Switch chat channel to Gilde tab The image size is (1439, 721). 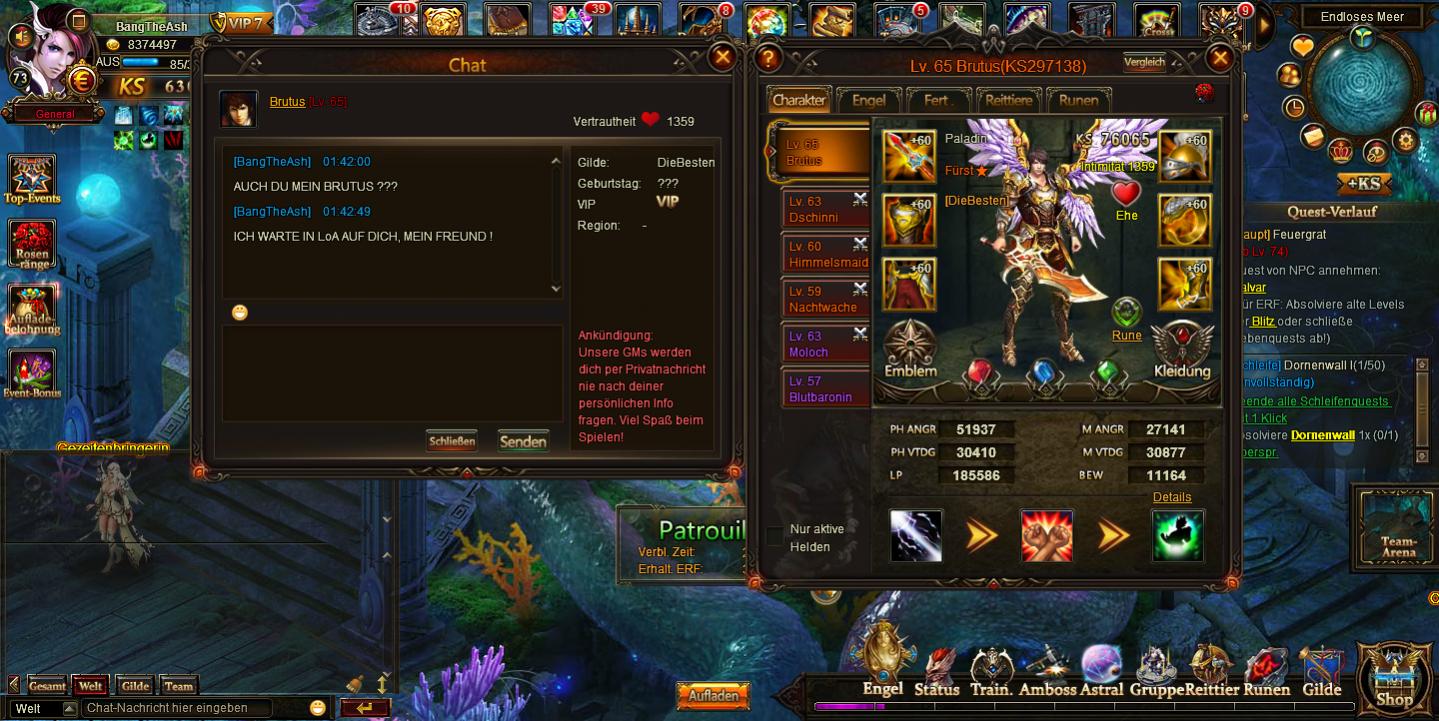[135, 686]
